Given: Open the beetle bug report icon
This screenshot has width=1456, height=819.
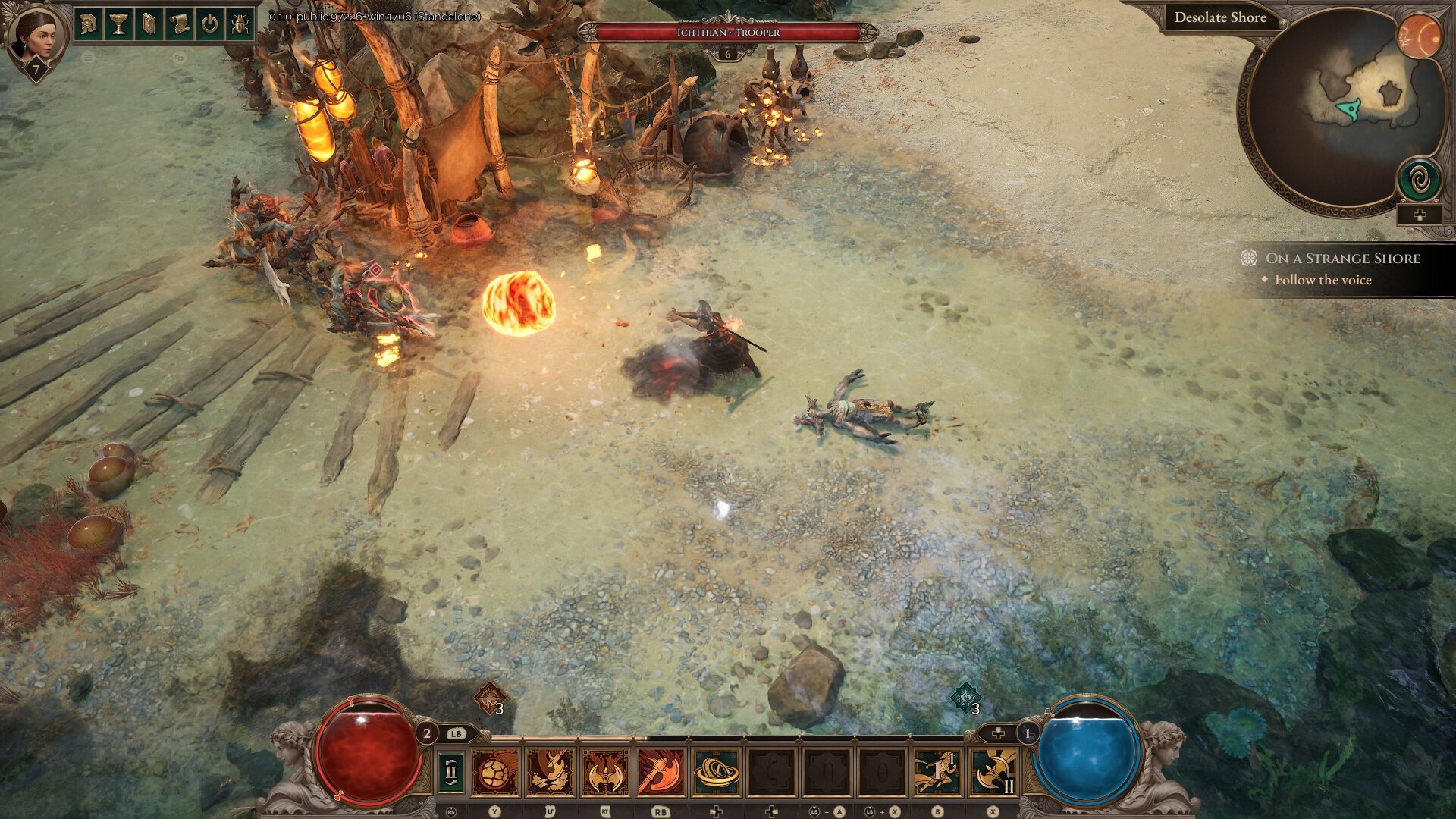Looking at the screenshot, I should 240,25.
